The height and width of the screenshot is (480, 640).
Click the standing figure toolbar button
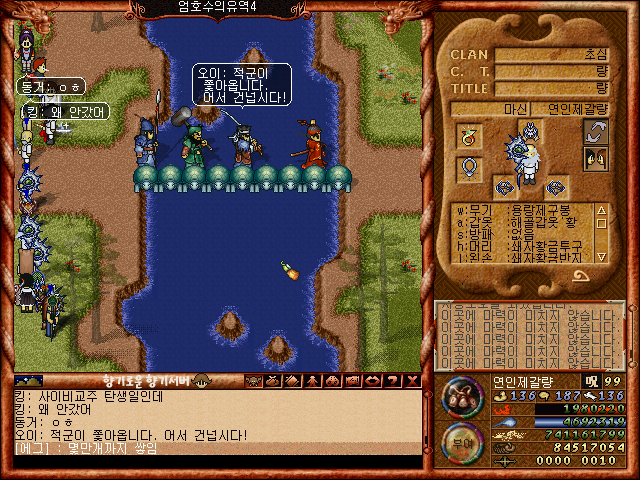pos(310,381)
